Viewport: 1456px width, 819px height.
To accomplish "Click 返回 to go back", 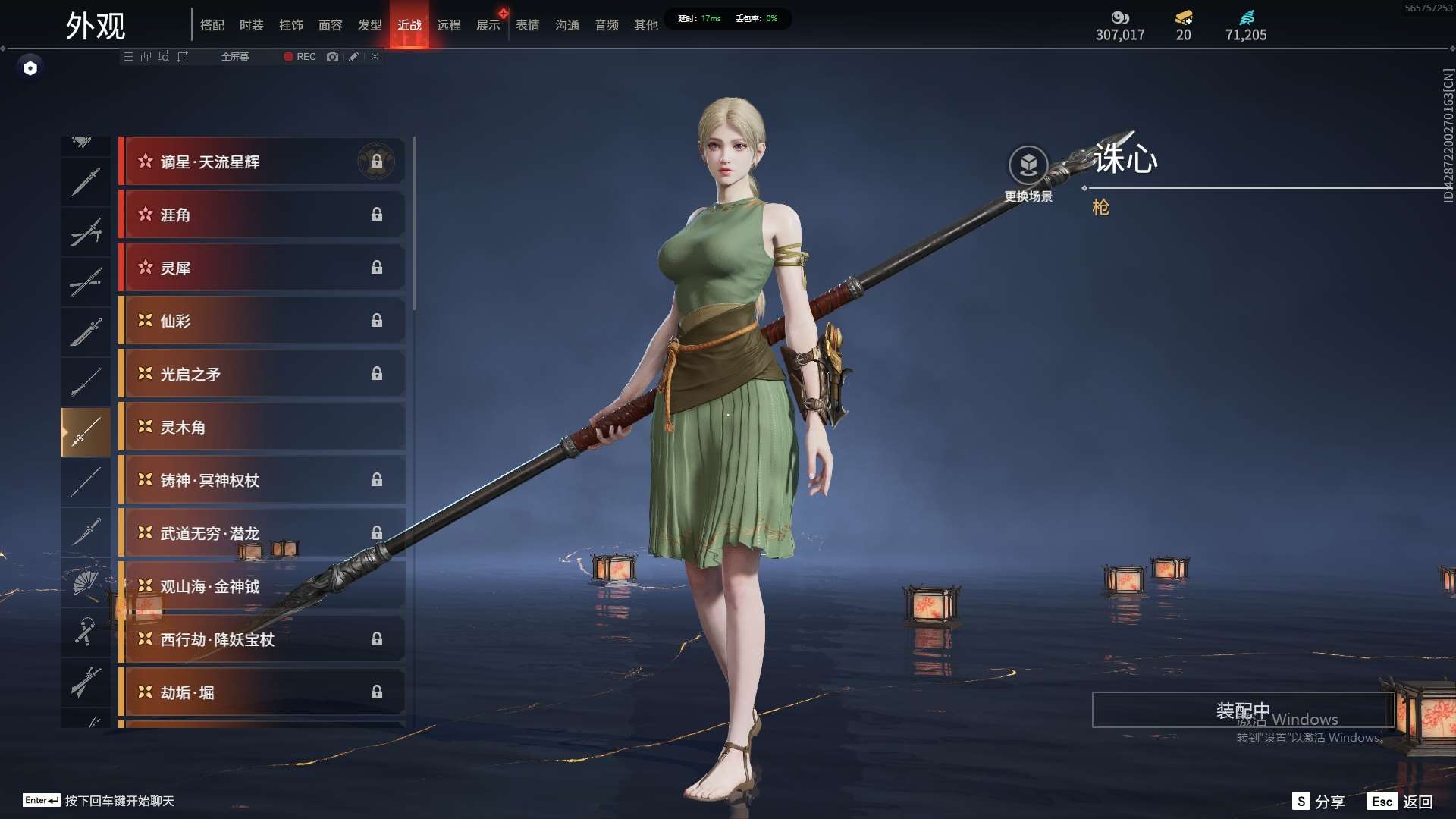I will coord(1401,802).
